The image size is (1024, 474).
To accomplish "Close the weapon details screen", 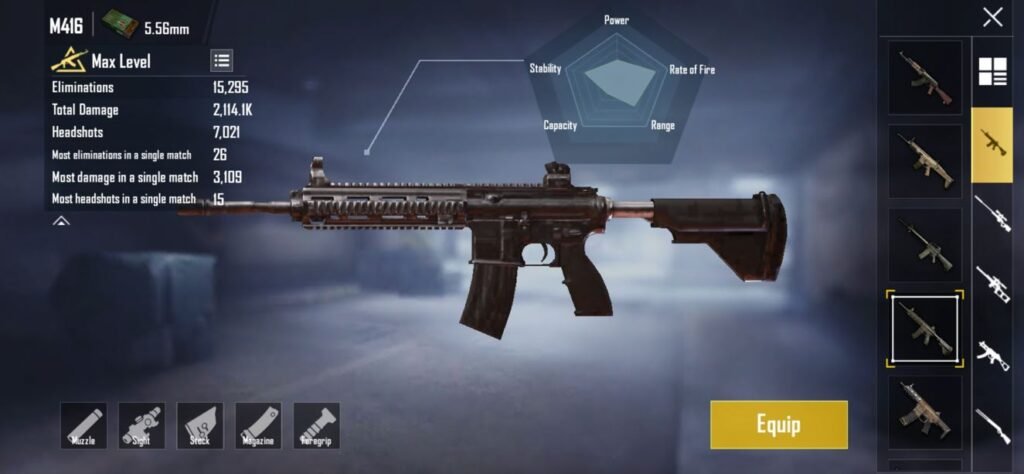I will point(992,17).
